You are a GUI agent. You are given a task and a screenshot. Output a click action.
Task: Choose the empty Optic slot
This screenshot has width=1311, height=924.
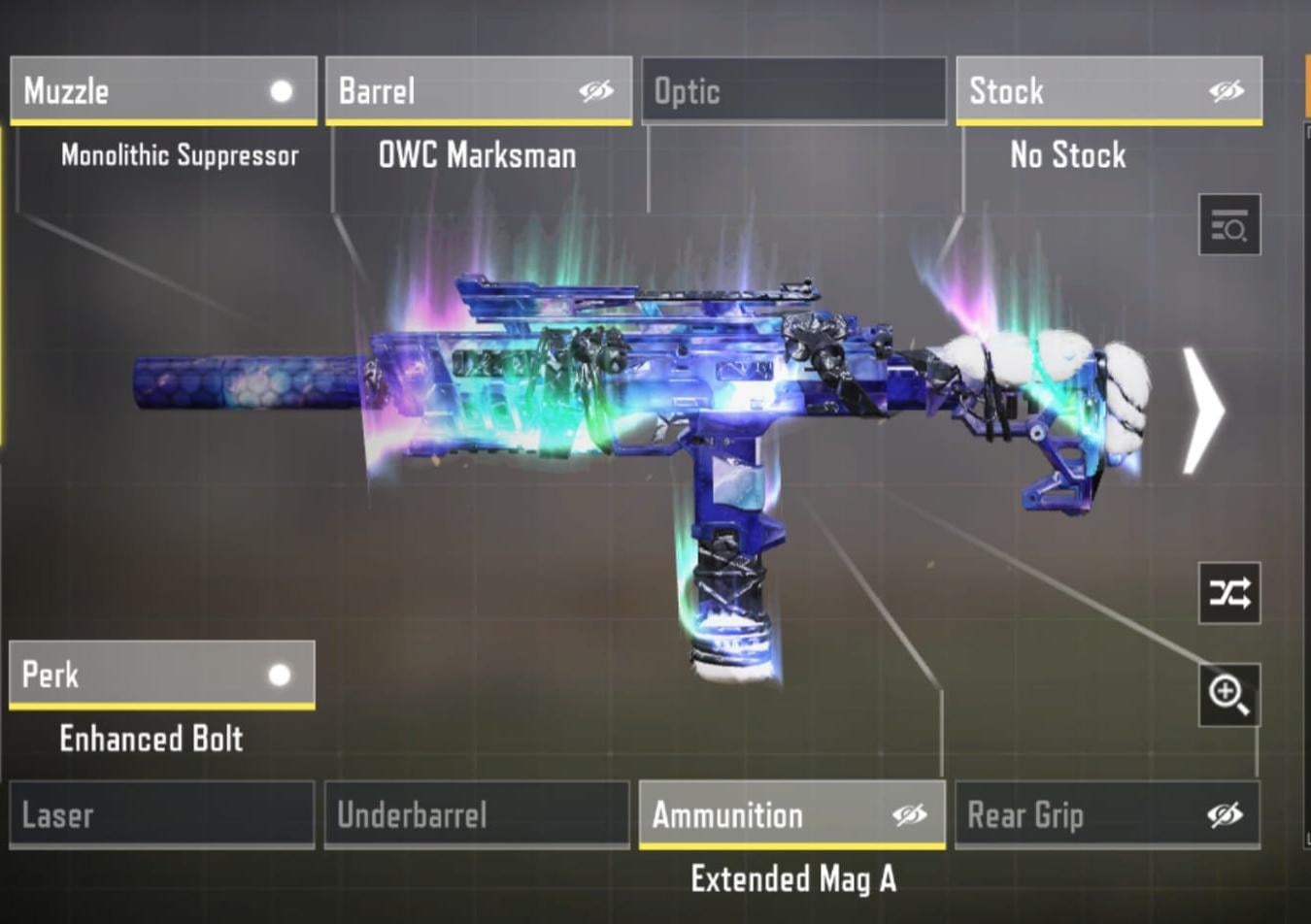click(793, 91)
